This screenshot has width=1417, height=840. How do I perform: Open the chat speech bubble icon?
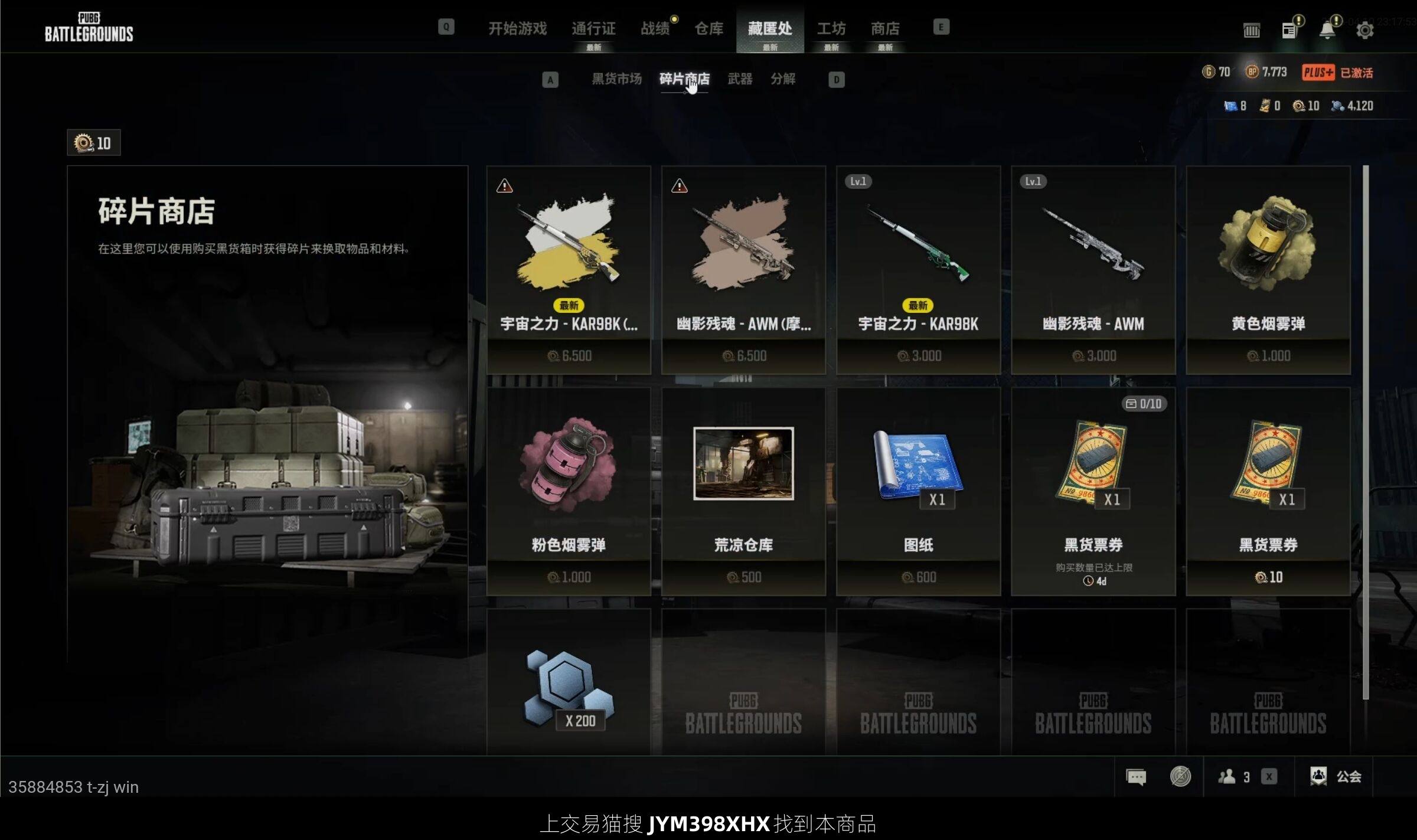[x=1136, y=776]
